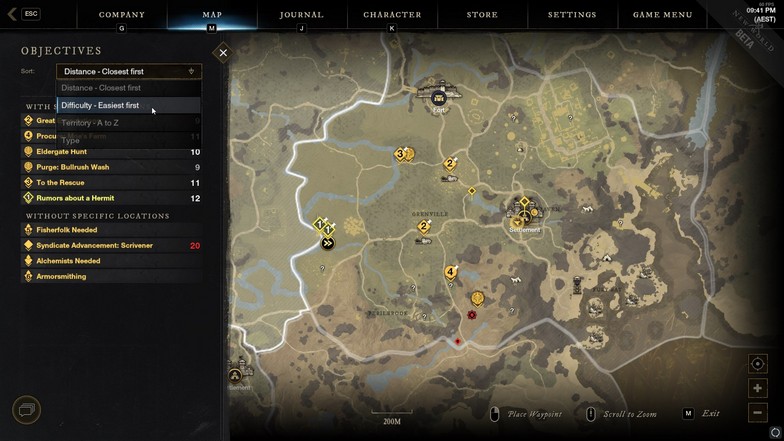Screen dimensions: 784x441
Task: Select Territory - A to Z sorting
Action: [90, 123]
